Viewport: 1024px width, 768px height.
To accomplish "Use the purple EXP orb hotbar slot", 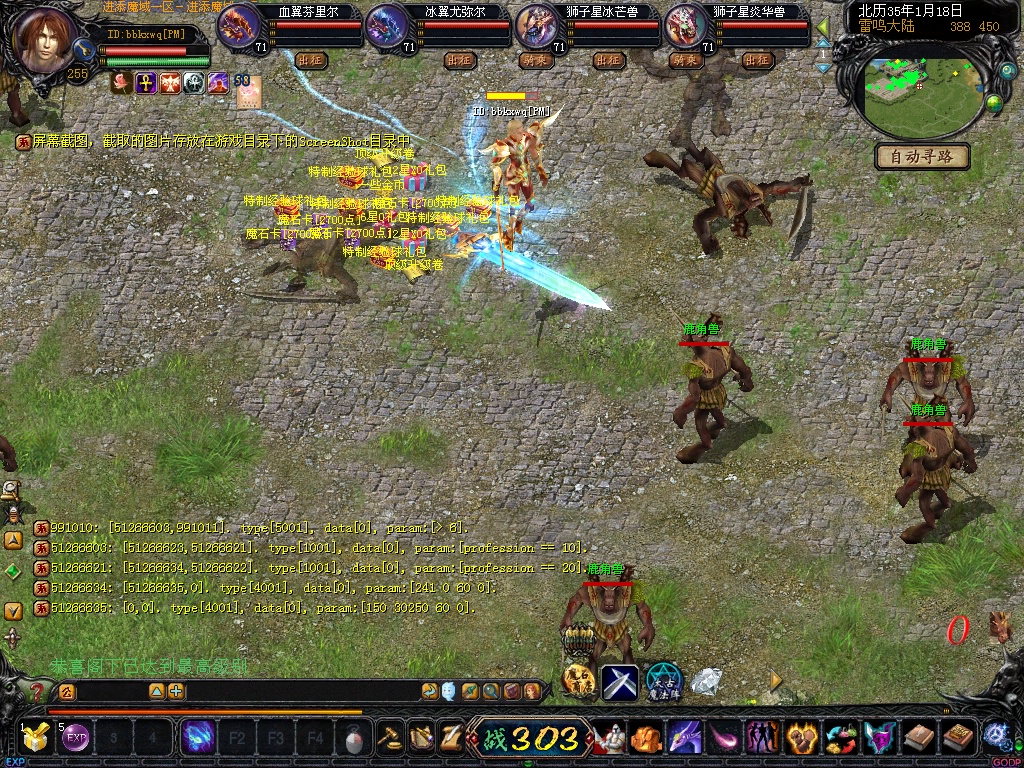I will click(x=76, y=739).
